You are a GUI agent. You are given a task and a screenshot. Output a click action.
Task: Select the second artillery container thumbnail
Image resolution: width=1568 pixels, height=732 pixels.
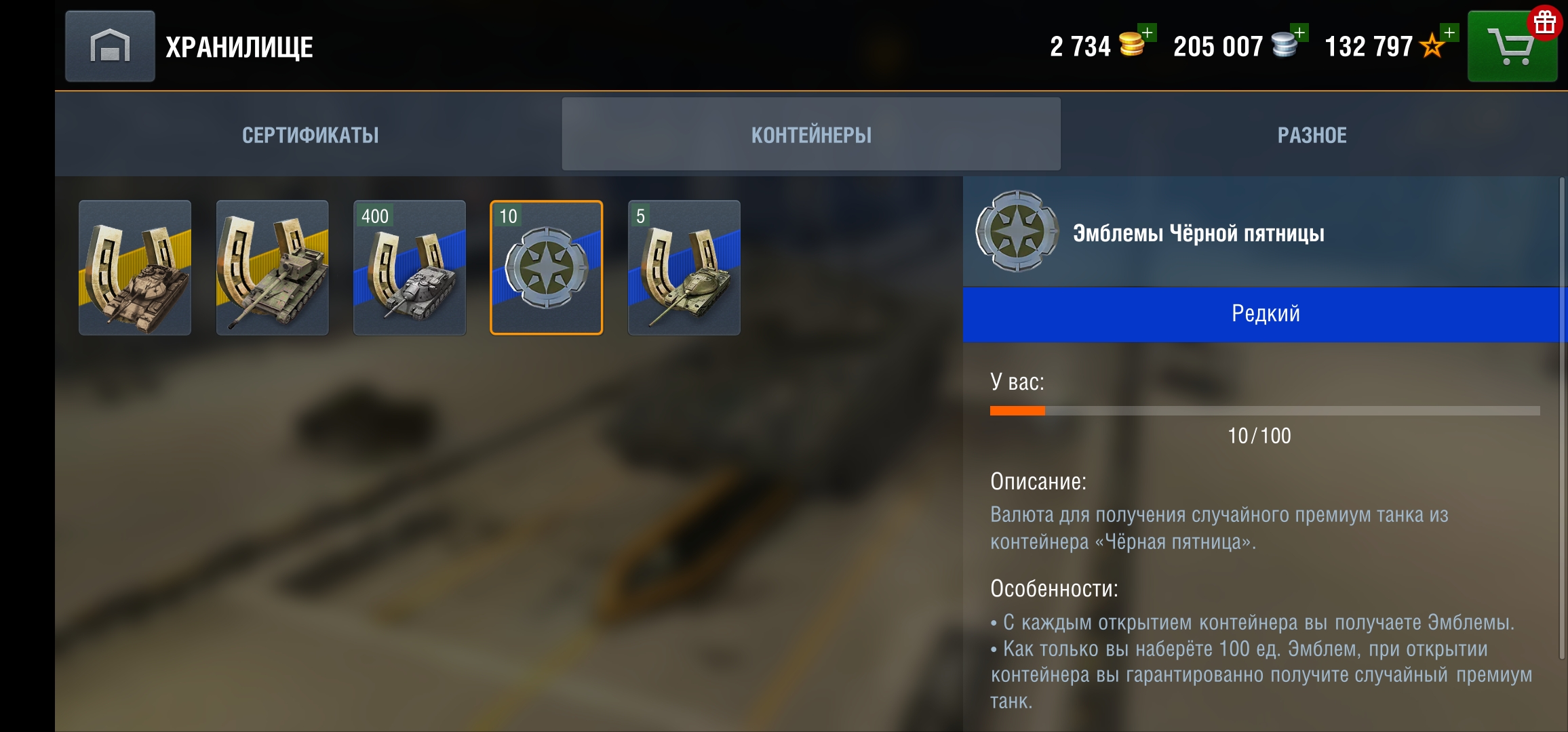272,268
